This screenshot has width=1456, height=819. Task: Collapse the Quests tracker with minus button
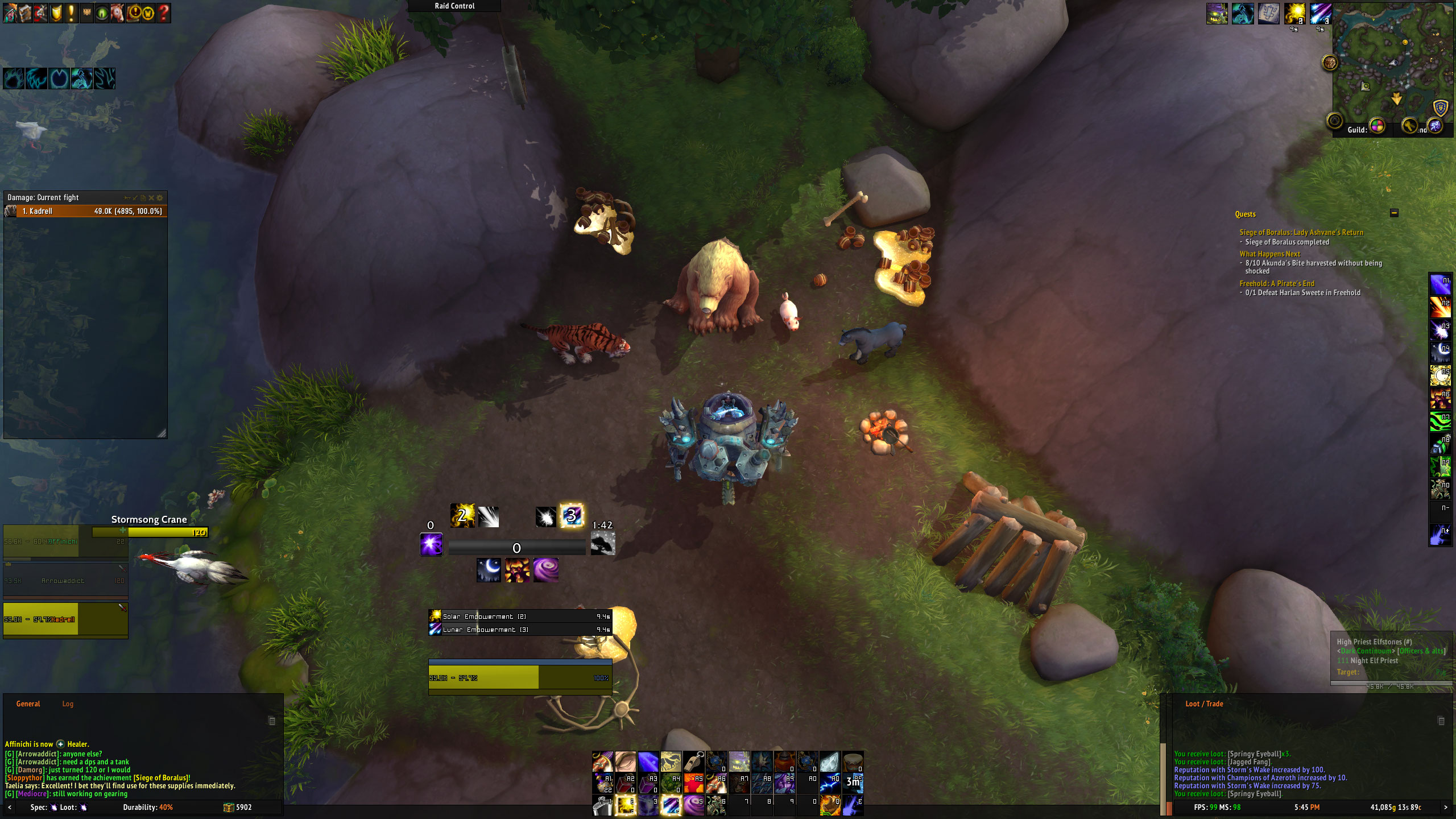click(x=1393, y=213)
